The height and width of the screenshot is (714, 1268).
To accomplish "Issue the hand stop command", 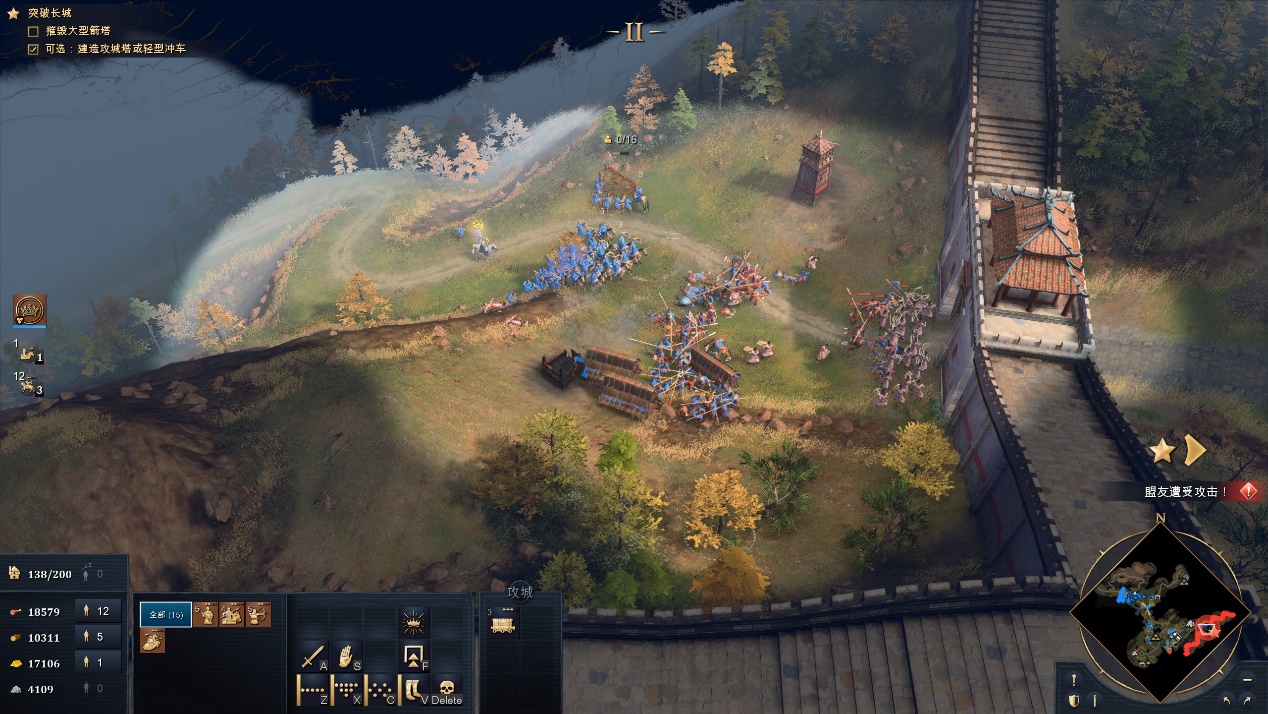I will [346, 656].
